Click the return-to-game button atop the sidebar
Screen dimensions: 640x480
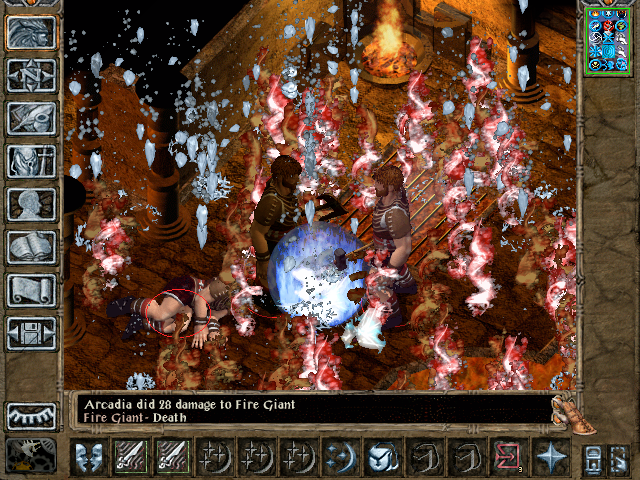(x=31, y=32)
